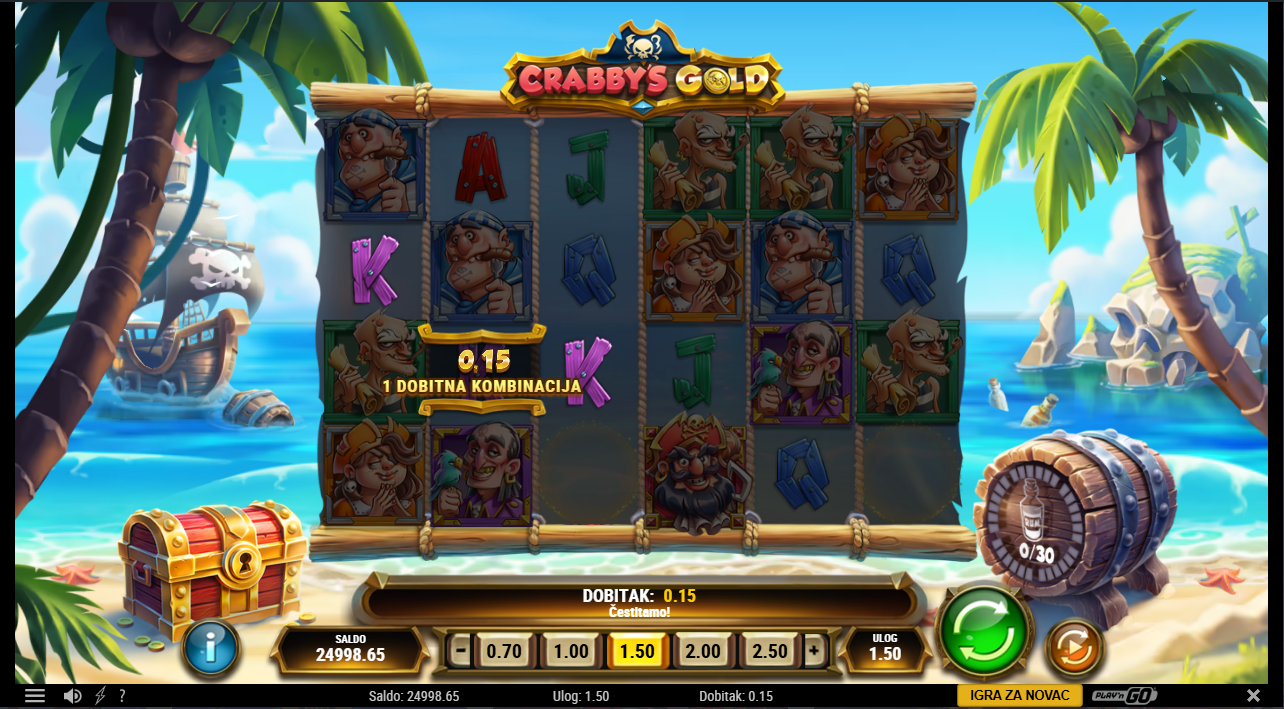This screenshot has width=1284, height=709.
Task: Increase the bet with plus button
Action: 814,651
